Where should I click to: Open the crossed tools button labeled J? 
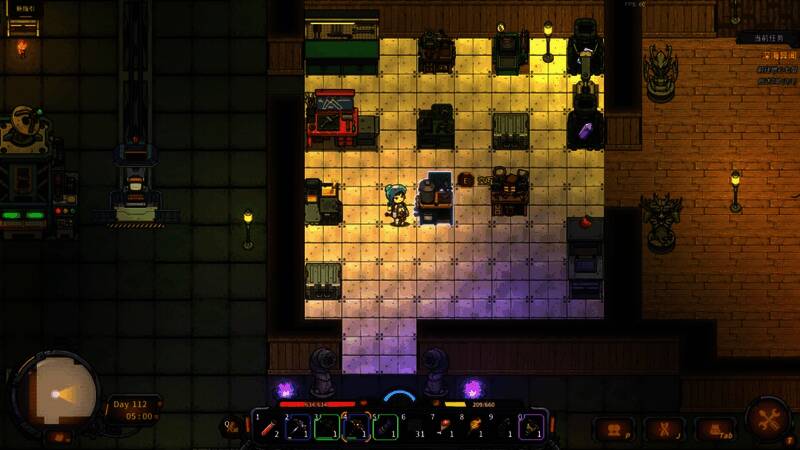pyautogui.click(x=663, y=429)
